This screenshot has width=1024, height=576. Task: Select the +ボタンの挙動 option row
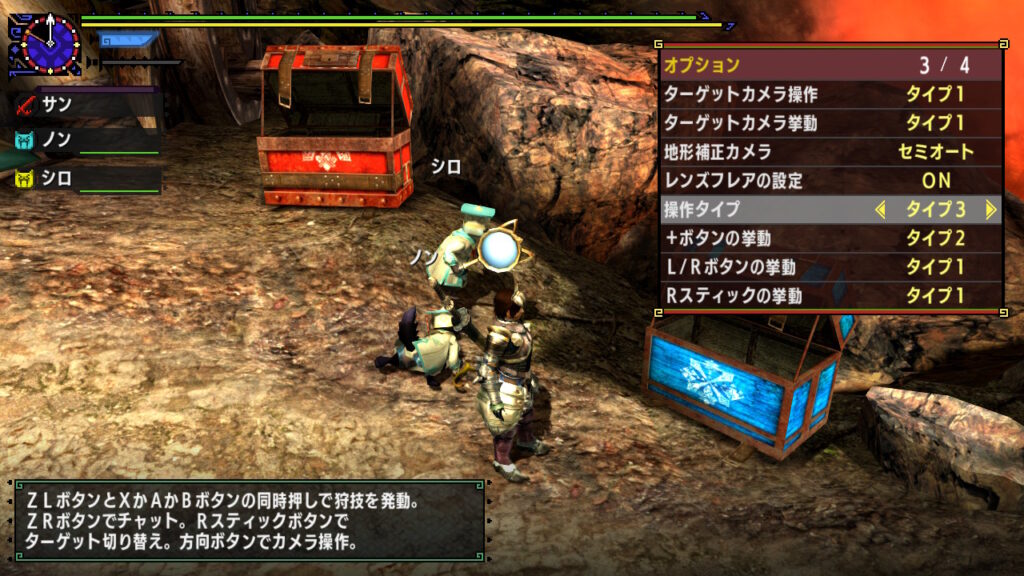831,239
